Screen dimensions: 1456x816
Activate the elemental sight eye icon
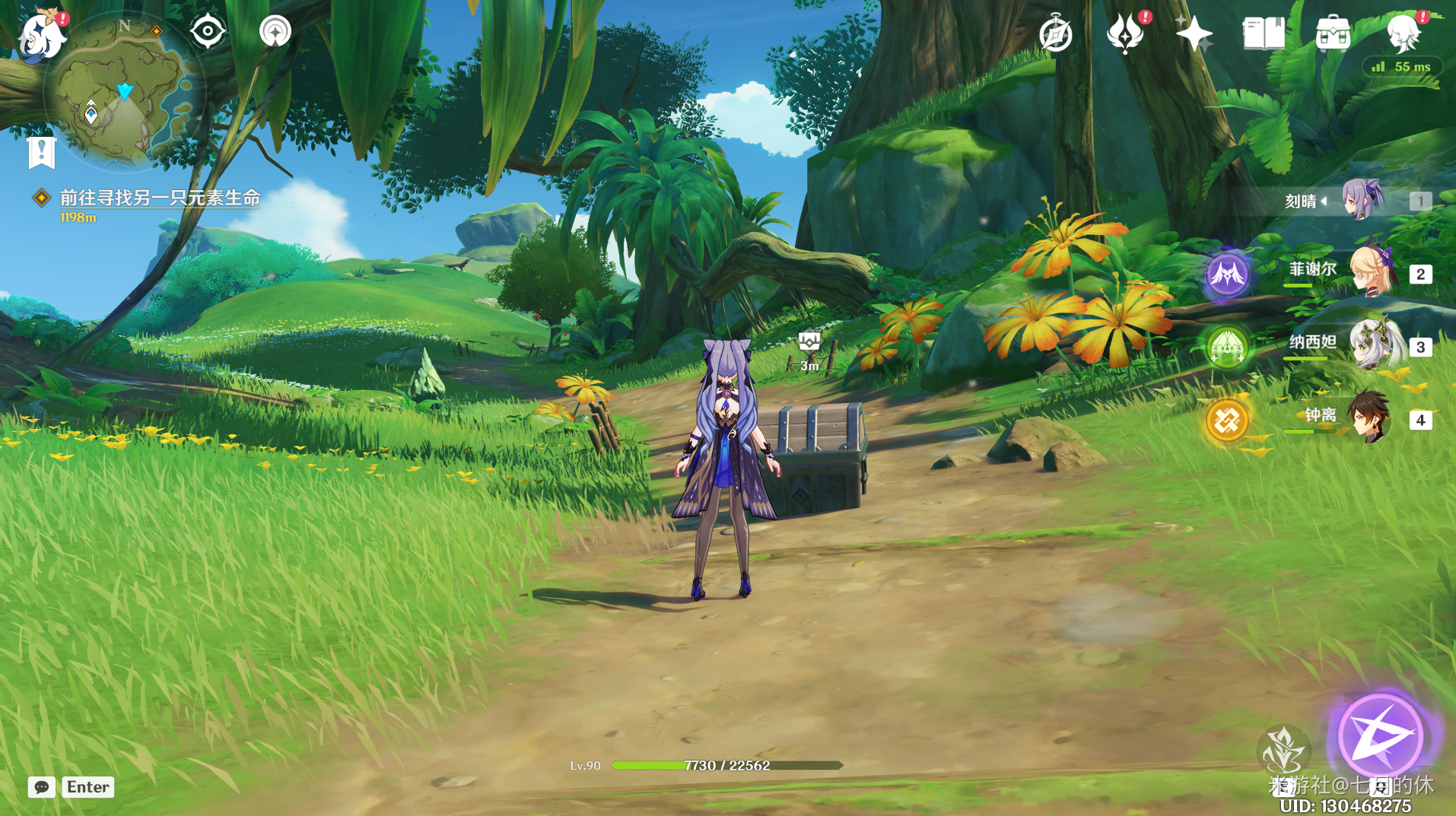tap(208, 32)
